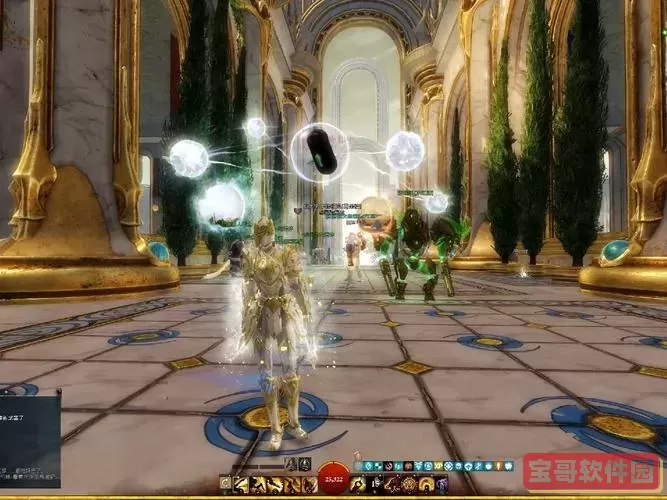Click the weapon swap button

(225, 484)
